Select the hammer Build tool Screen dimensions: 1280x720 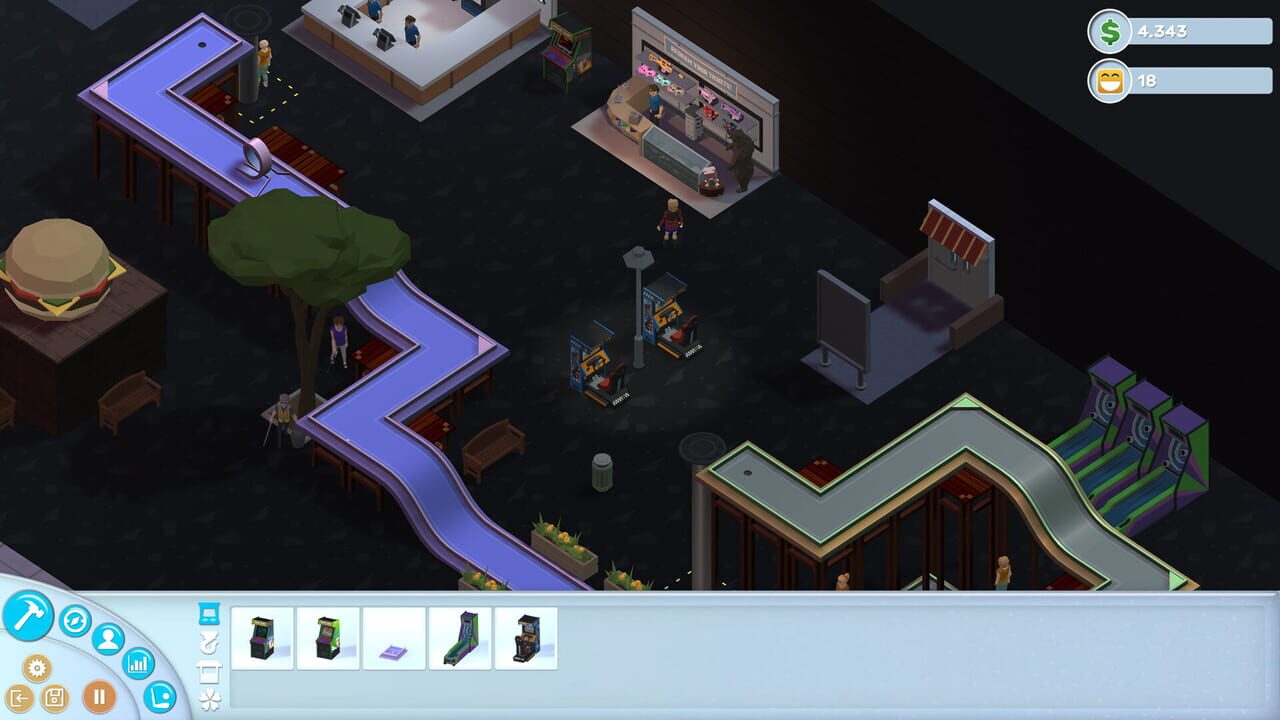(28, 618)
